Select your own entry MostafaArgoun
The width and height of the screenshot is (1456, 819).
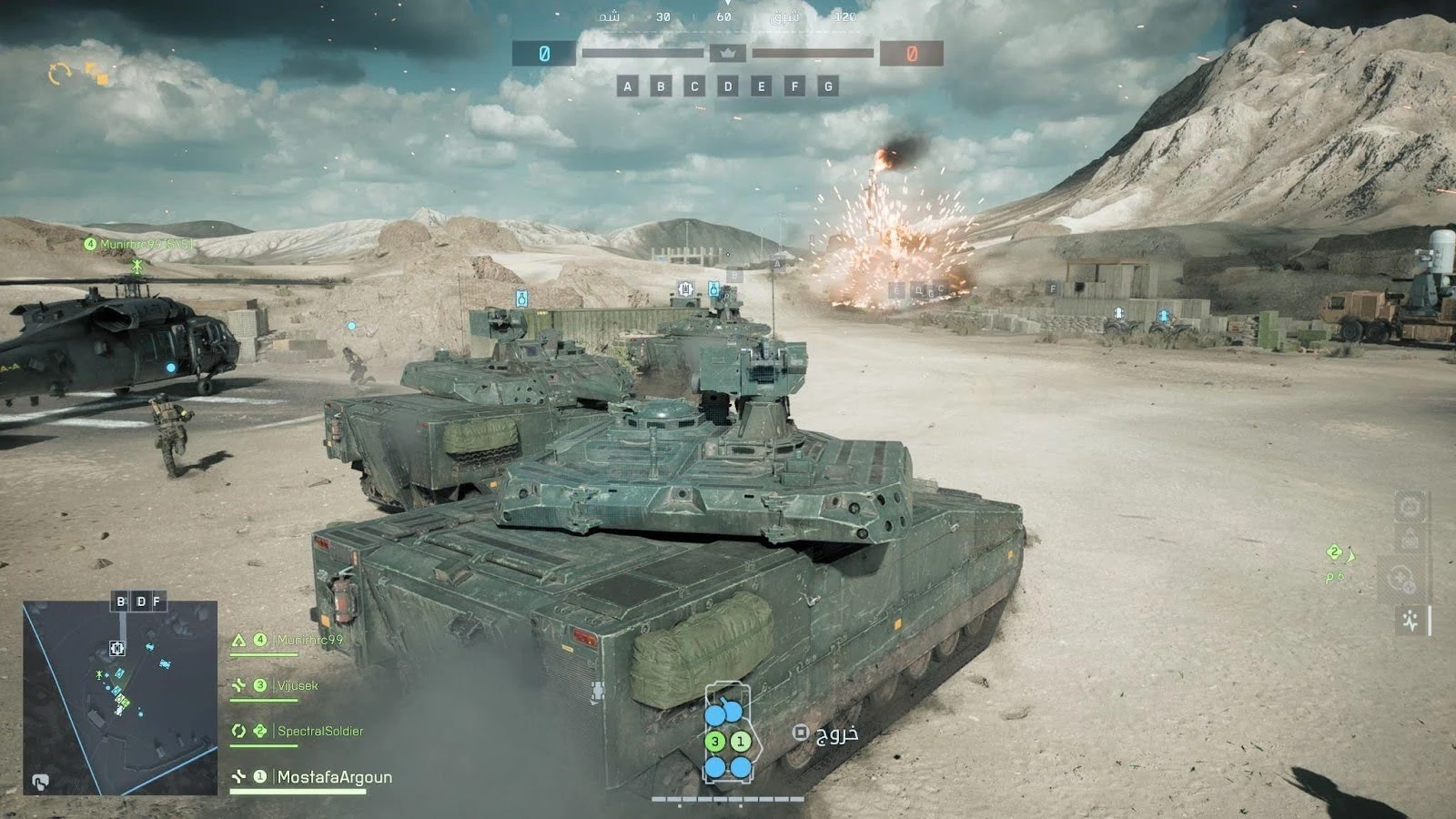[334, 777]
